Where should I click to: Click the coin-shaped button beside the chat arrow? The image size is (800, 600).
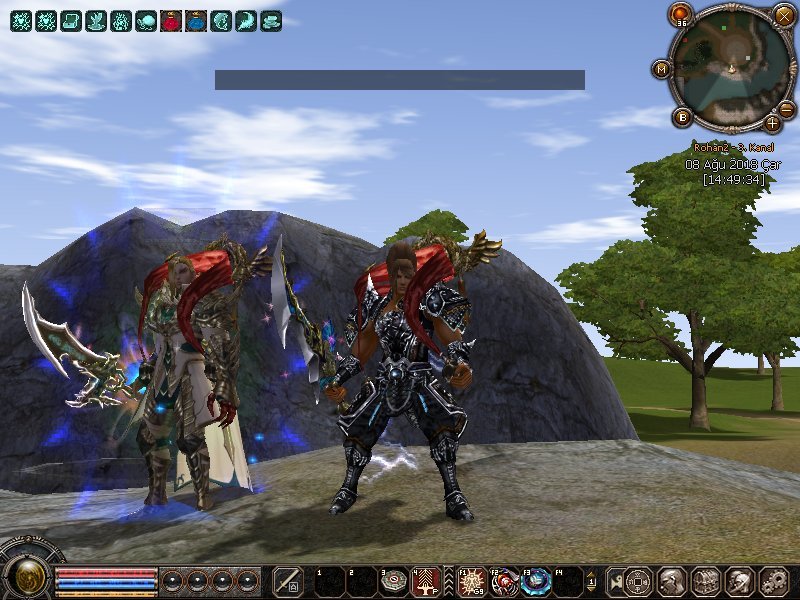(638, 581)
